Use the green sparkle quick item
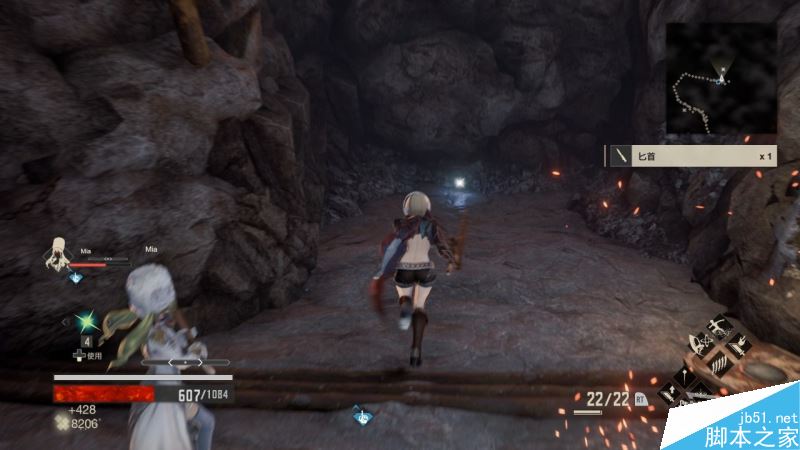The height and width of the screenshot is (450, 800). click(x=86, y=322)
